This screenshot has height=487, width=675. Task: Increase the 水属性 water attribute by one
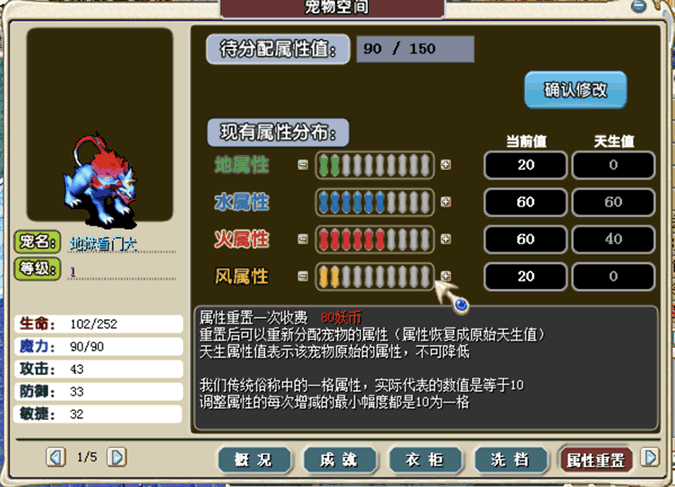446,202
